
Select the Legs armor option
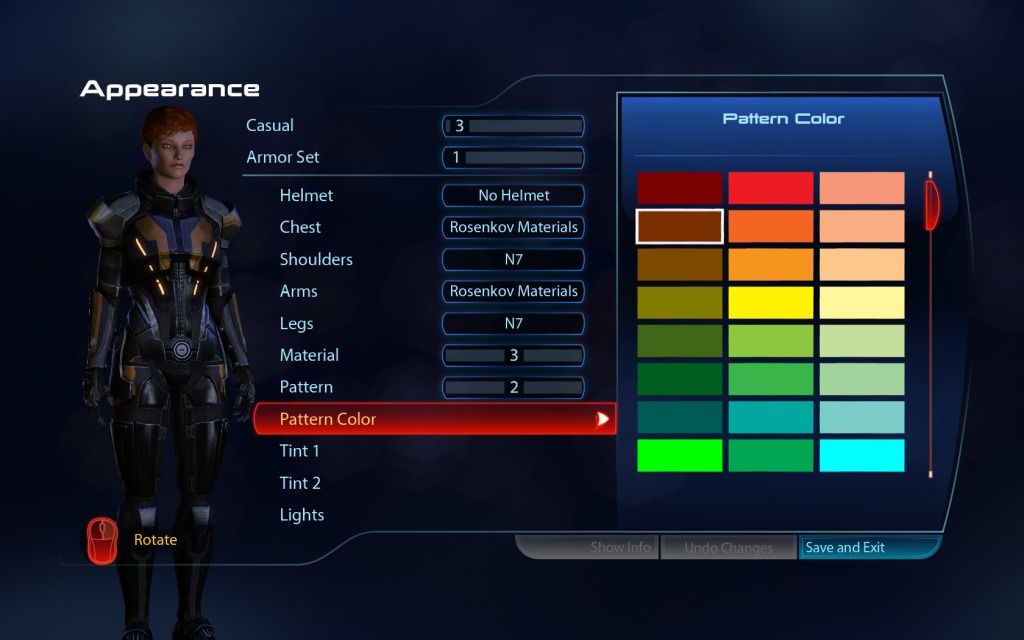tap(296, 324)
